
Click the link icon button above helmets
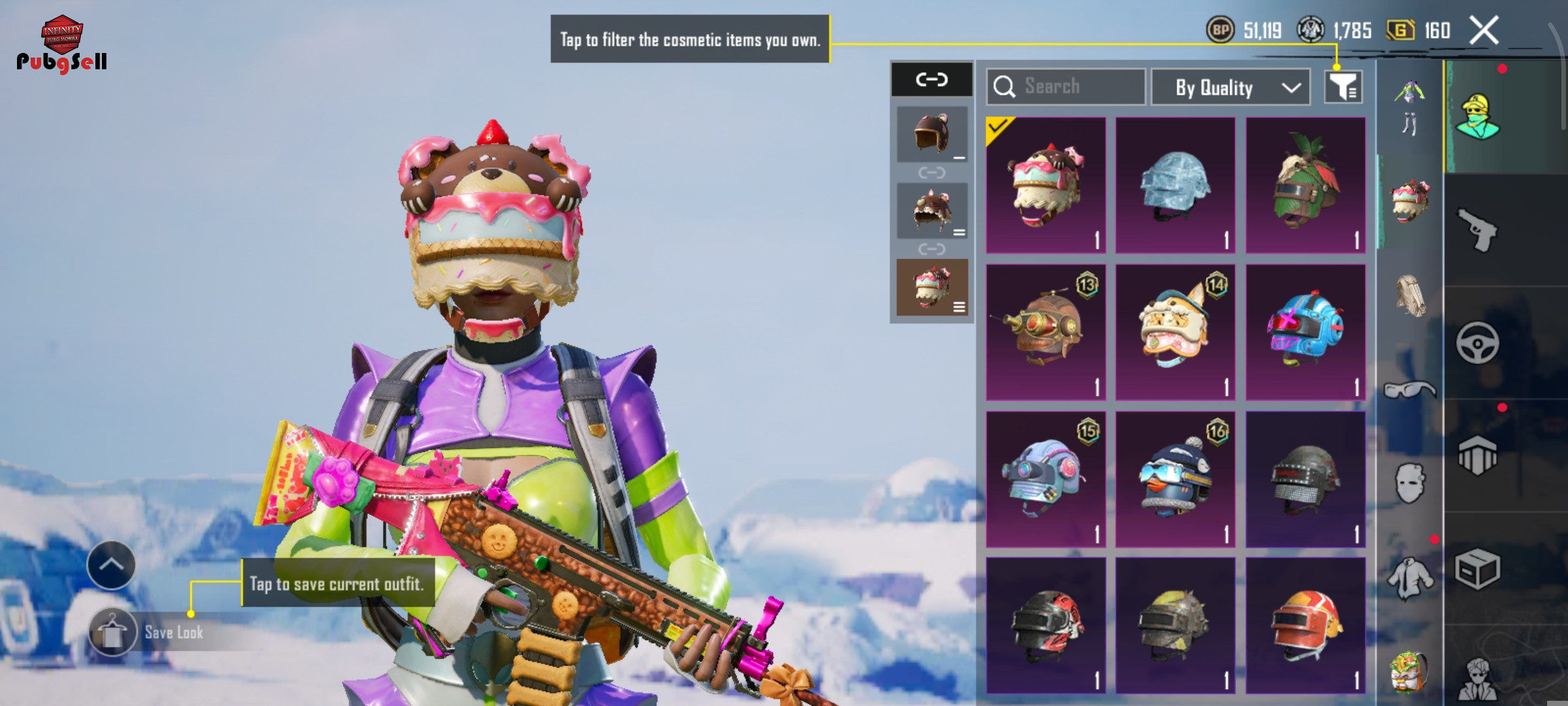tap(932, 80)
